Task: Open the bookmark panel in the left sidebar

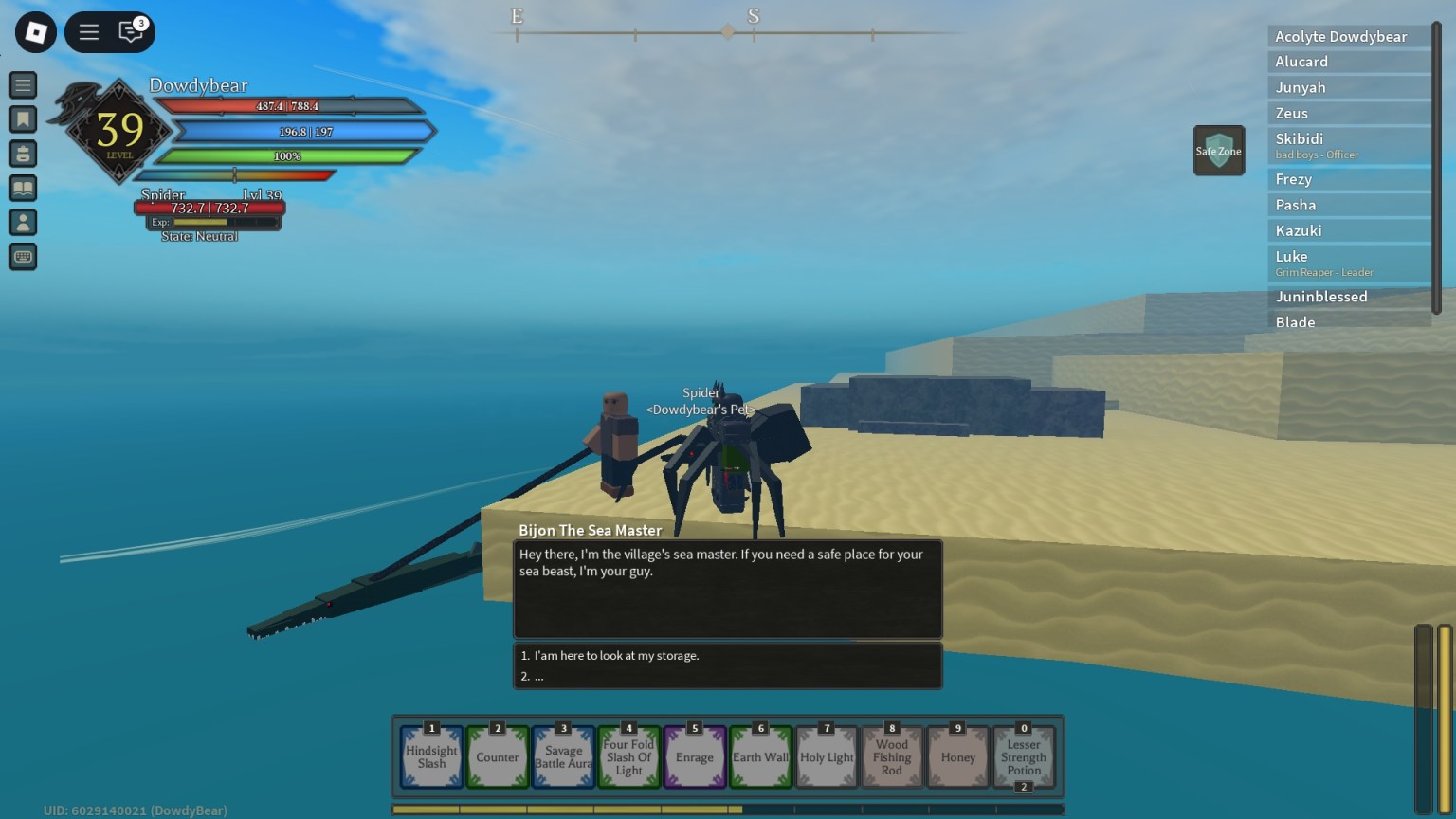Action: point(23,119)
